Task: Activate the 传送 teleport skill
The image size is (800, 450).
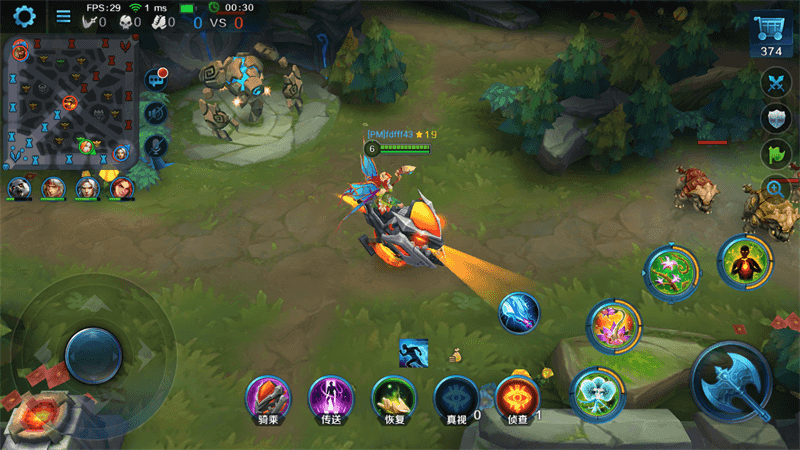Action: [x=330, y=397]
